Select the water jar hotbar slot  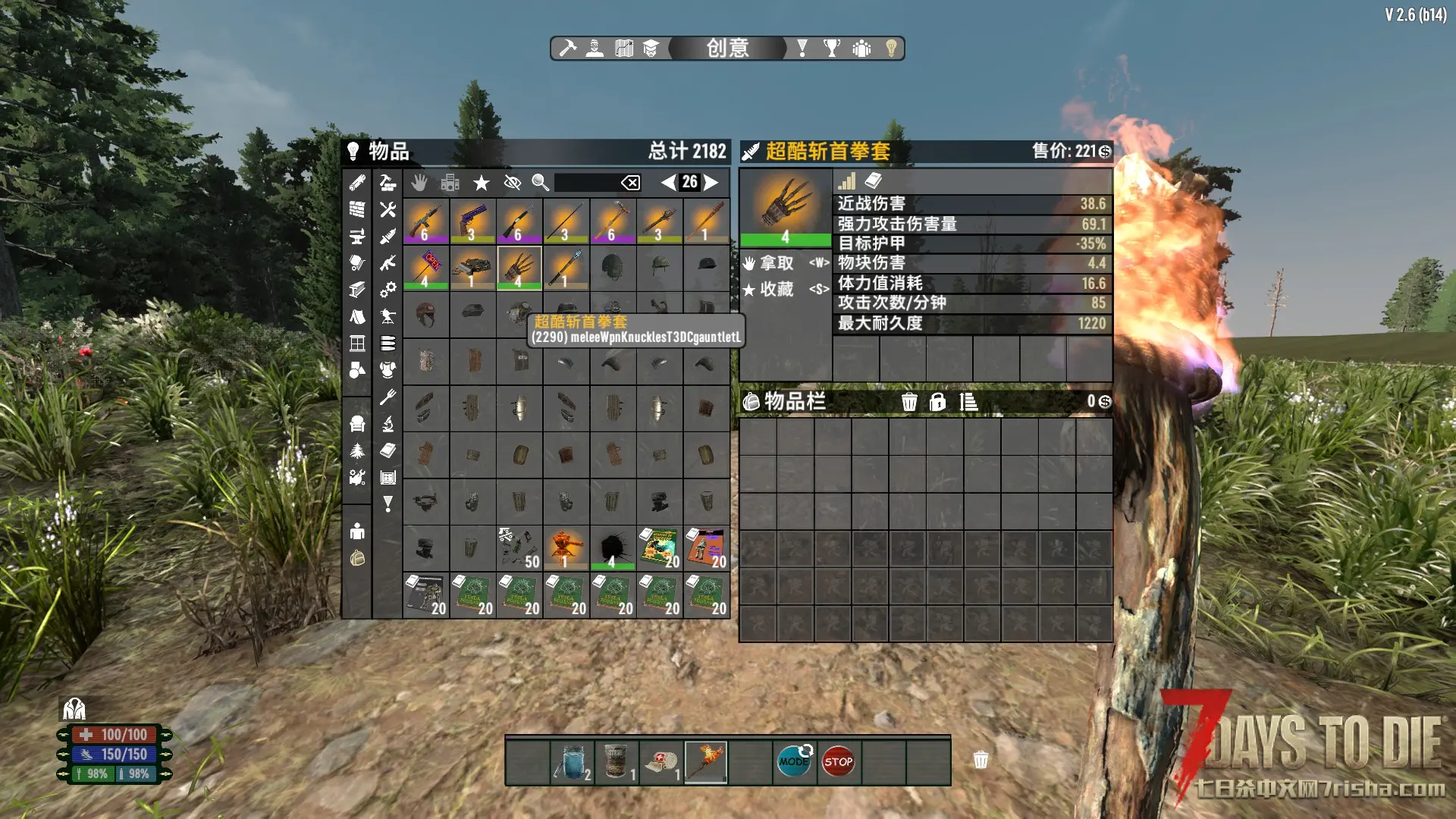pyautogui.click(x=573, y=761)
